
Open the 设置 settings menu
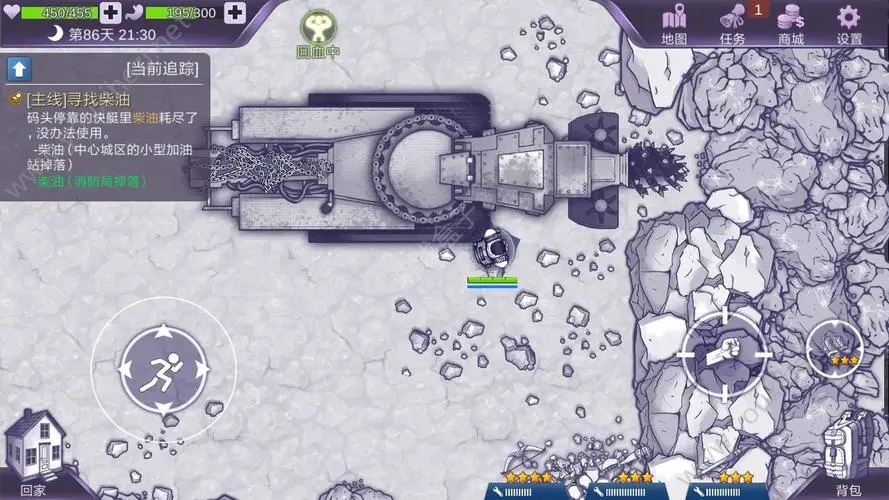tap(849, 24)
